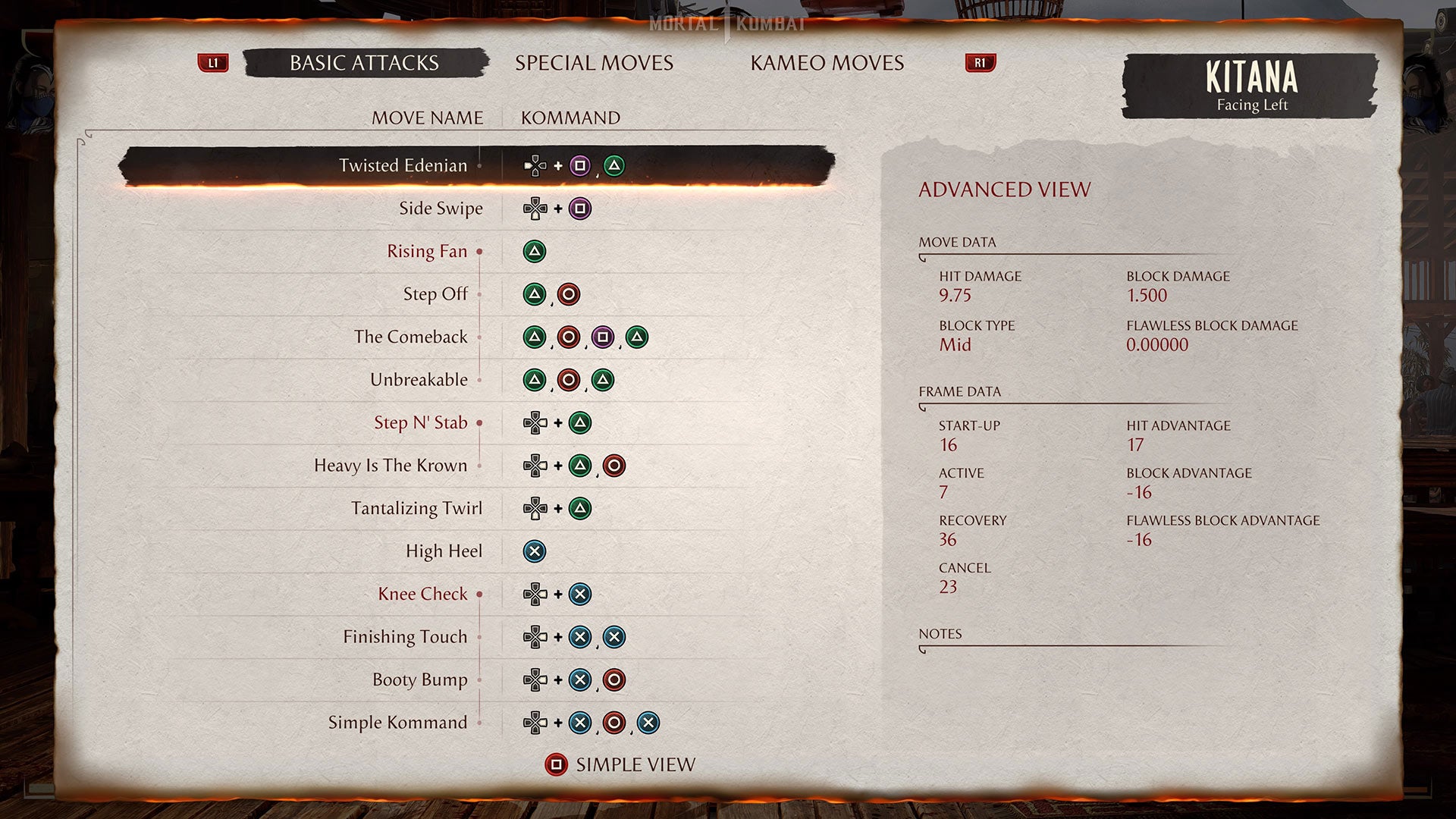Click the square button icon near Simple View
Screen dimensions: 1456x819
(556, 765)
